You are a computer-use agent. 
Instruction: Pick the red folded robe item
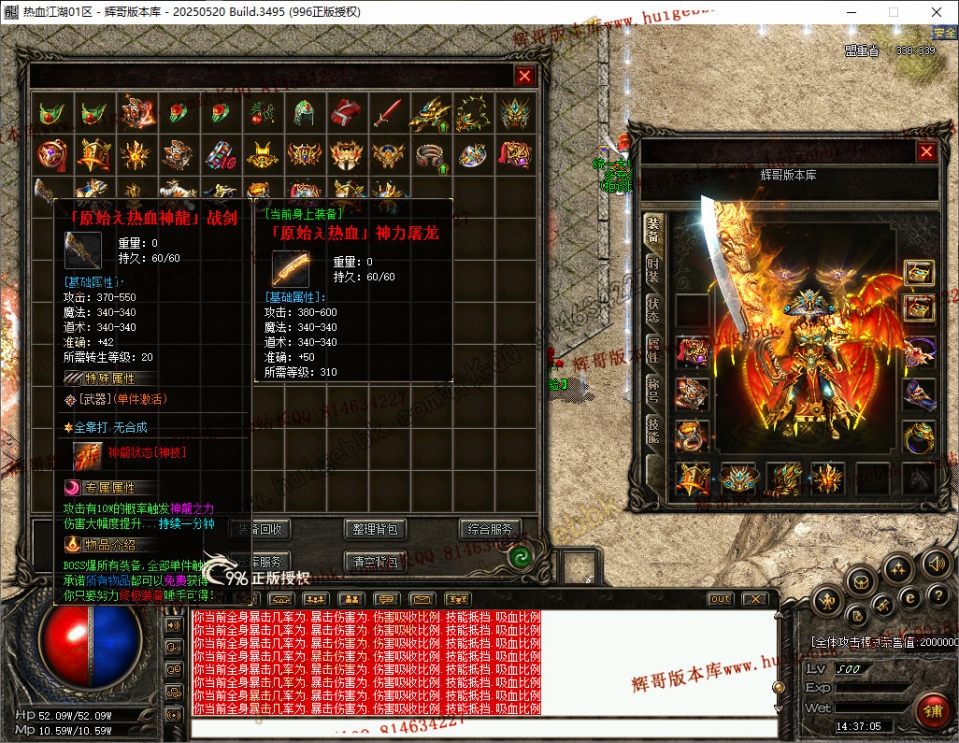345,112
